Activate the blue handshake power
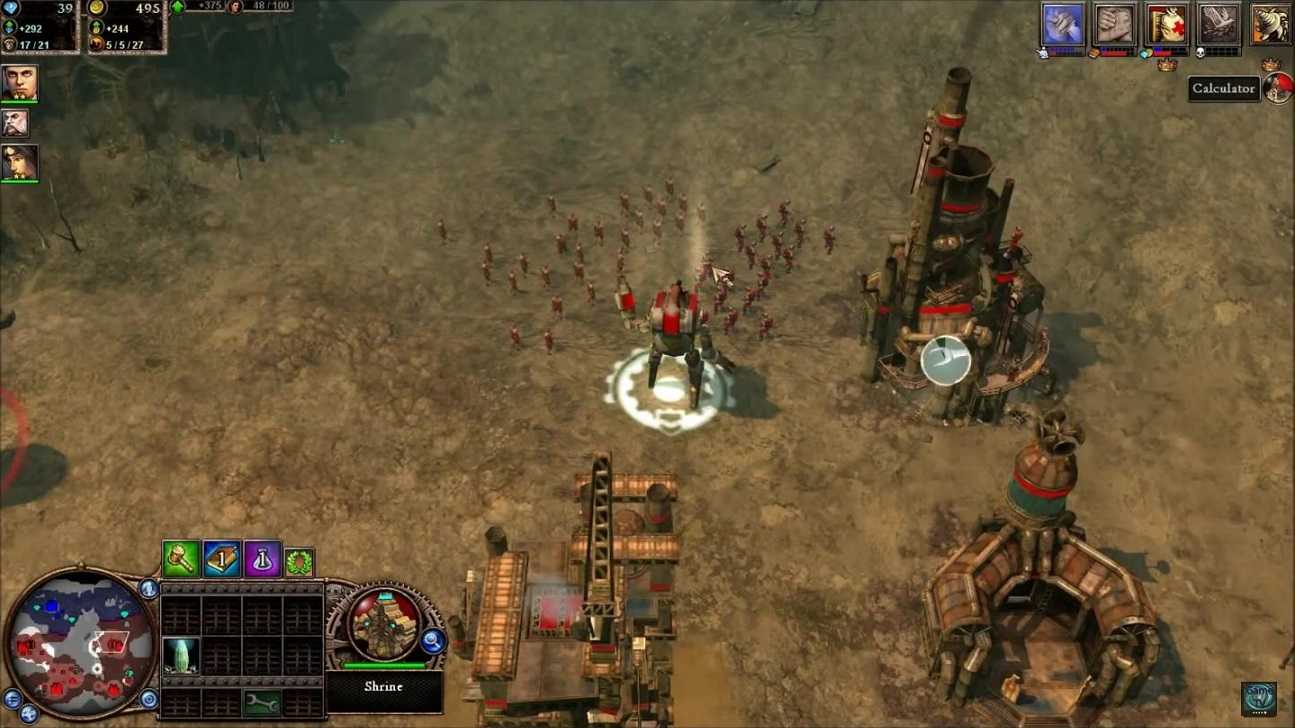 pos(1062,24)
